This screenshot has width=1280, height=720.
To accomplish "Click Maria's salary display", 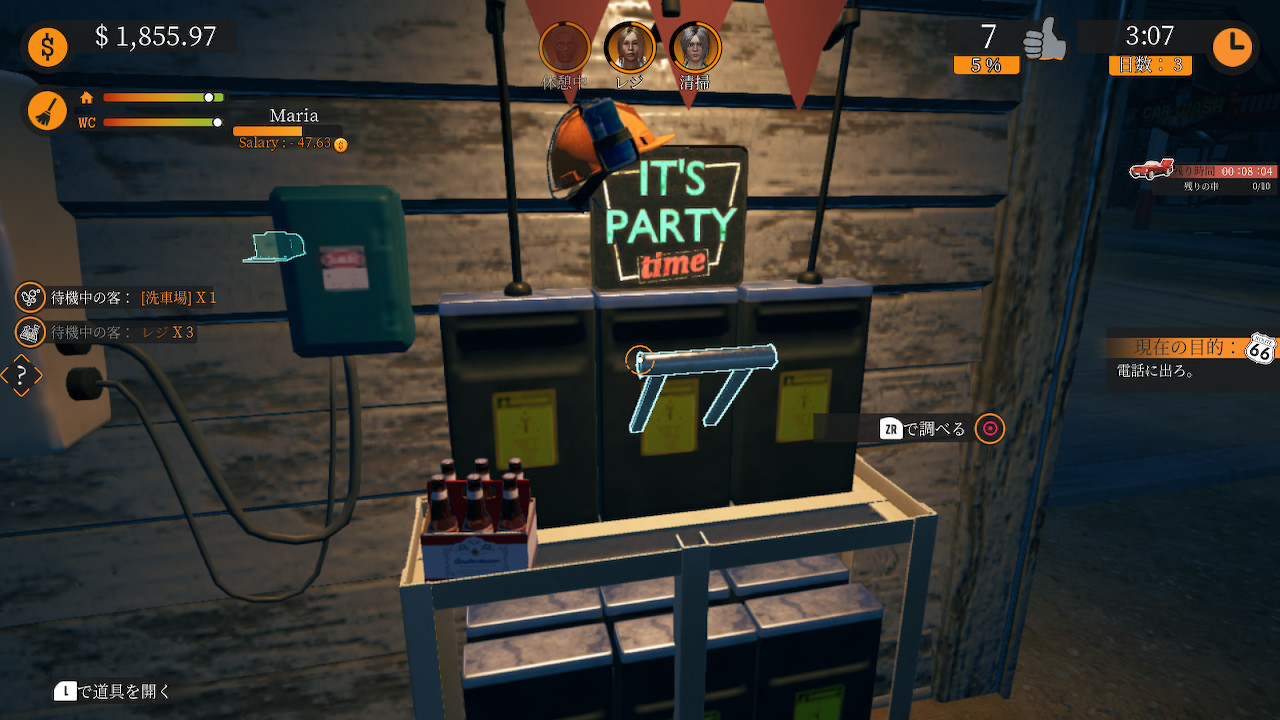I will [x=288, y=143].
